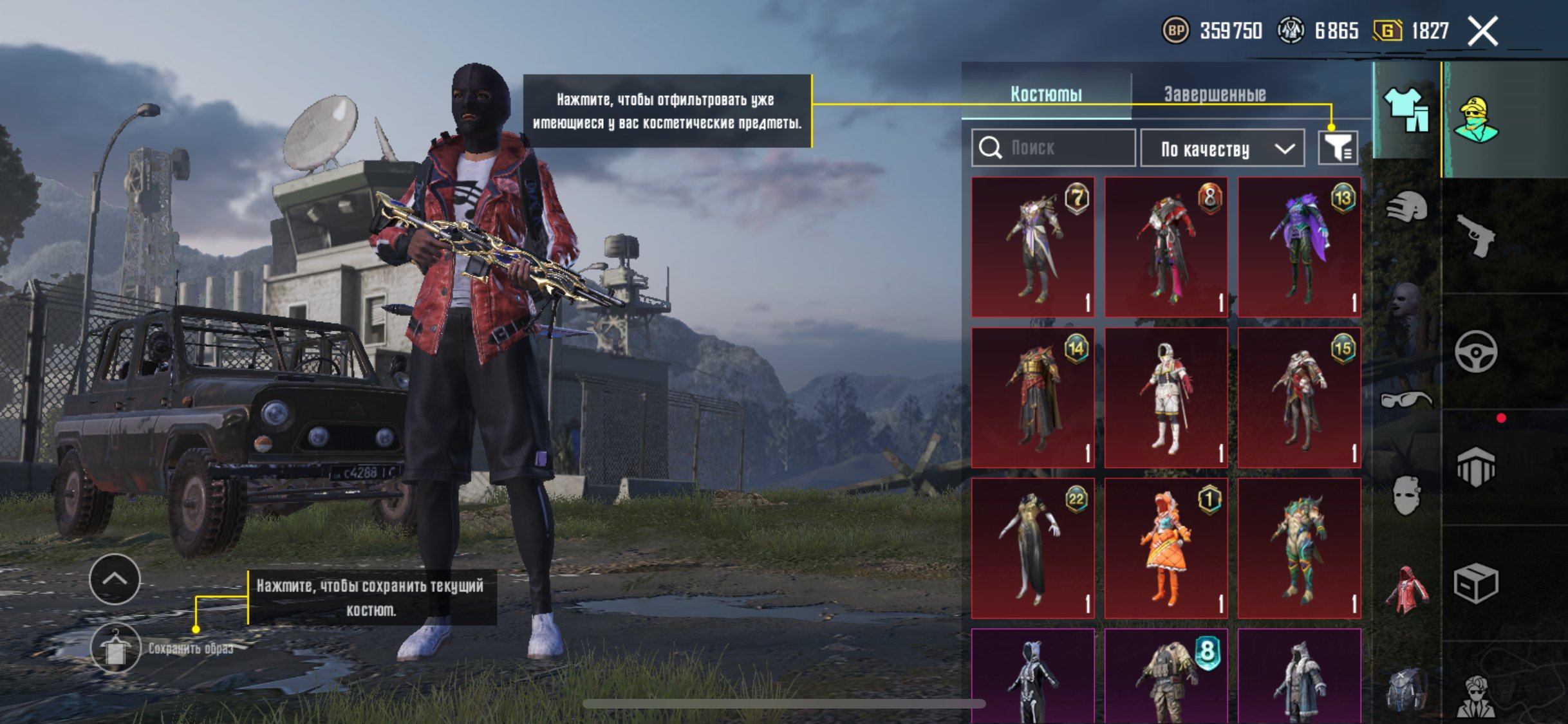Open the Завершенные tab
This screenshot has height=724, width=1568.
(1215, 94)
